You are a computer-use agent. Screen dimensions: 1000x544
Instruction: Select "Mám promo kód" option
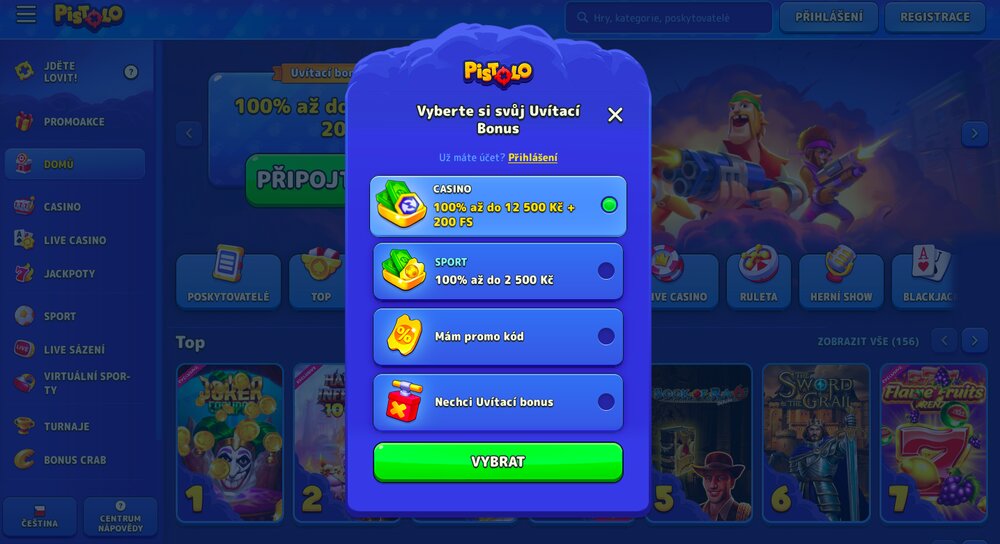click(498, 337)
